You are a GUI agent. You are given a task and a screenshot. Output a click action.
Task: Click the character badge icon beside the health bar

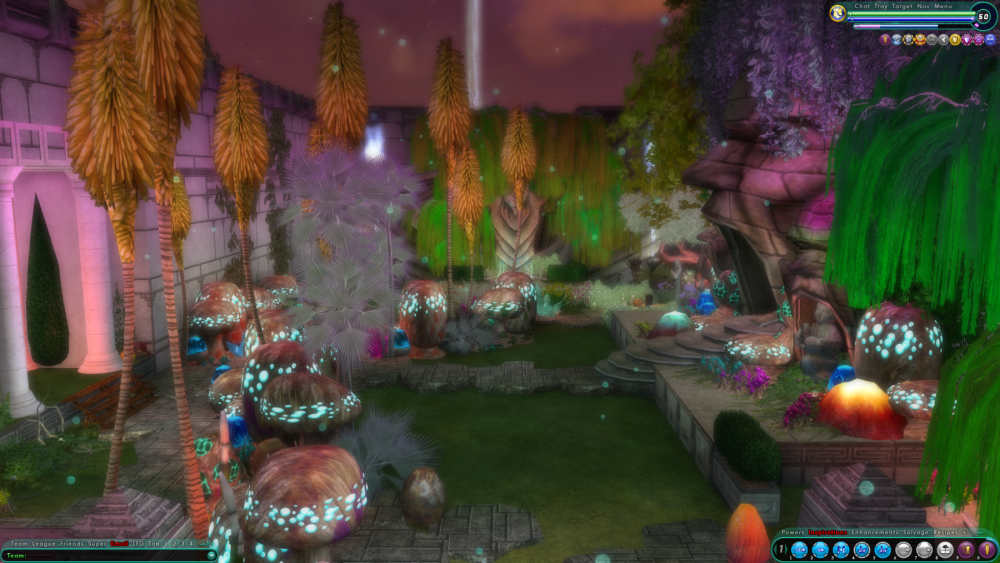[838, 14]
